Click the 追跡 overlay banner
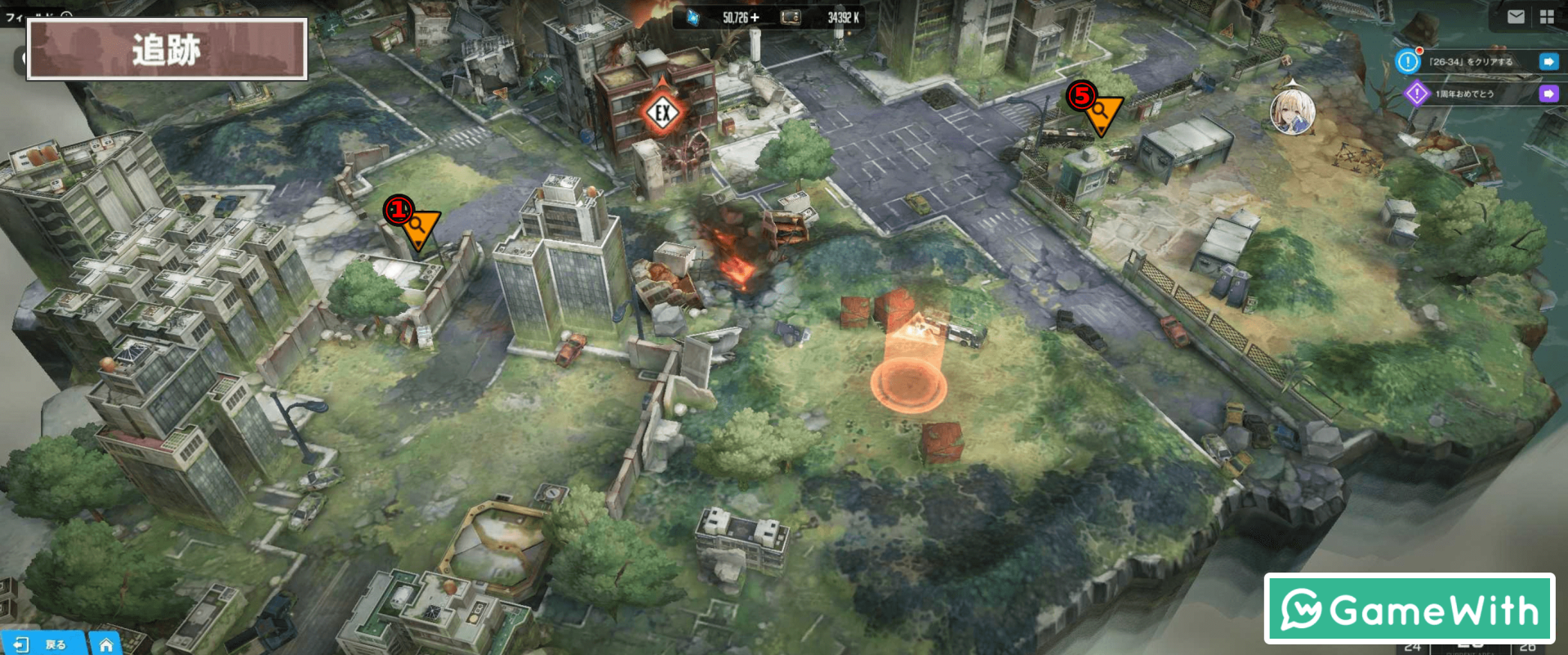The width and height of the screenshot is (1568, 655). pos(167,50)
